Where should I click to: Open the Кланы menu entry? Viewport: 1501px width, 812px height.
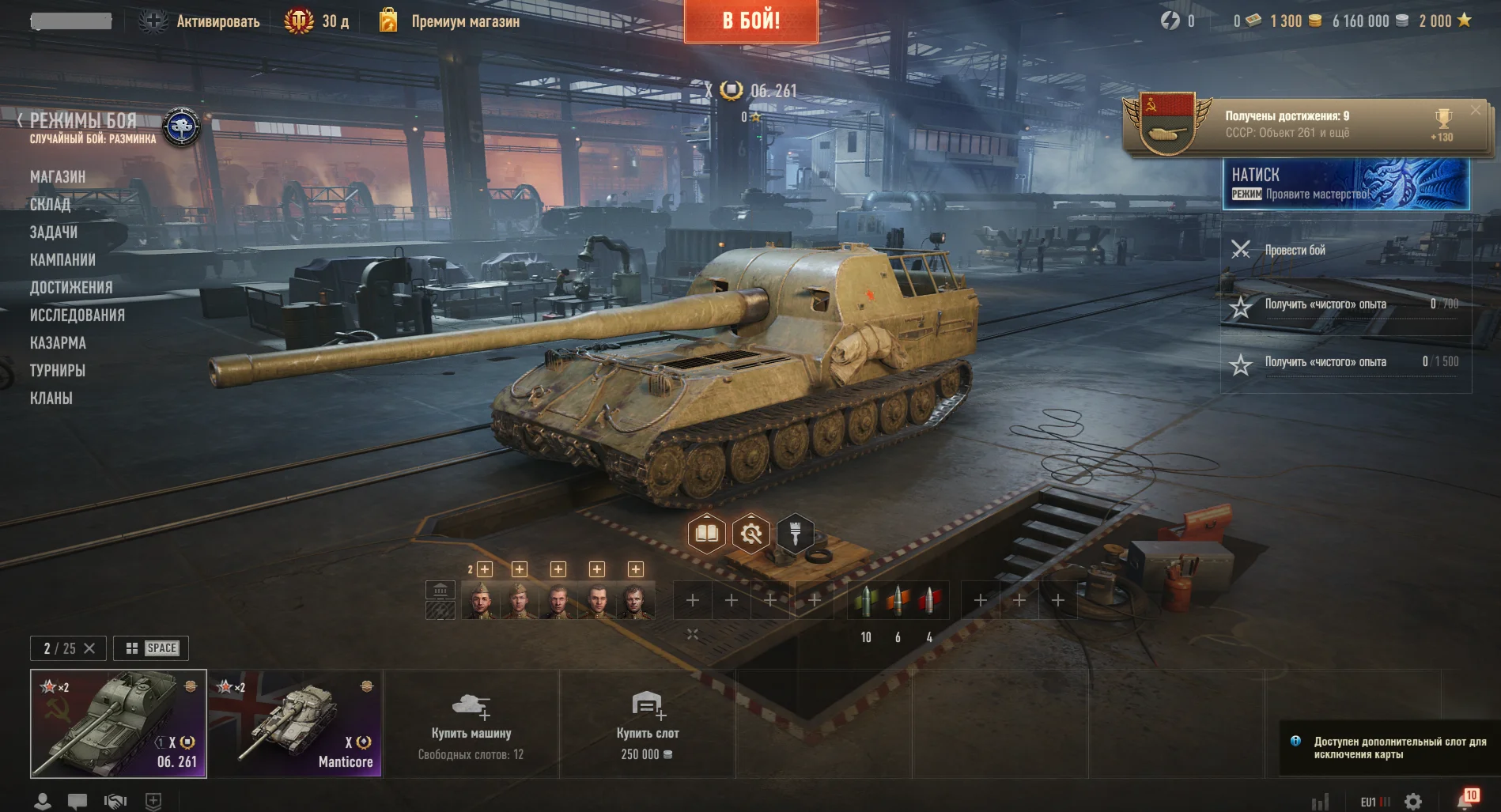pos(51,398)
